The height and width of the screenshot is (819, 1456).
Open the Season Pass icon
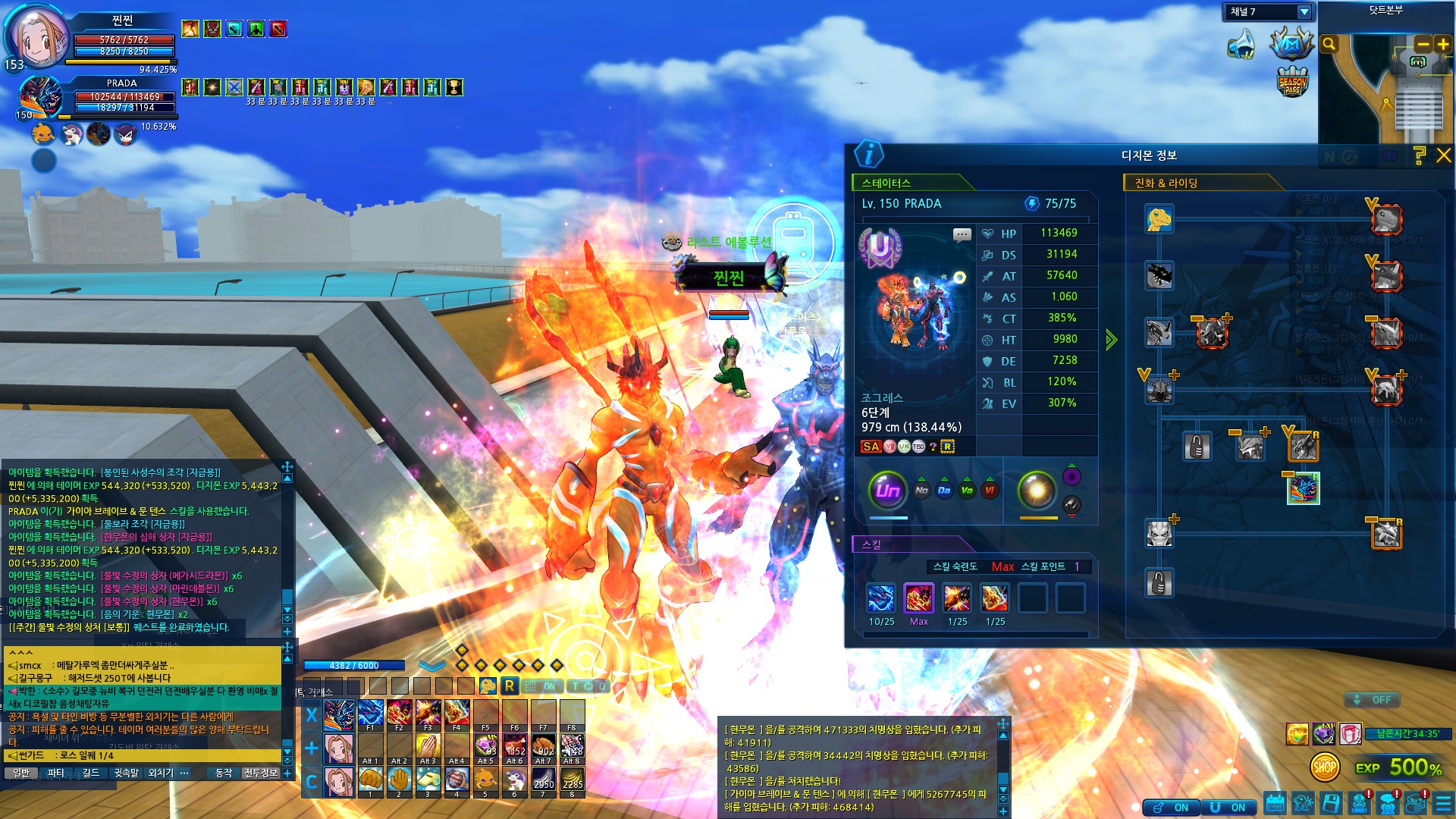[x=1292, y=82]
